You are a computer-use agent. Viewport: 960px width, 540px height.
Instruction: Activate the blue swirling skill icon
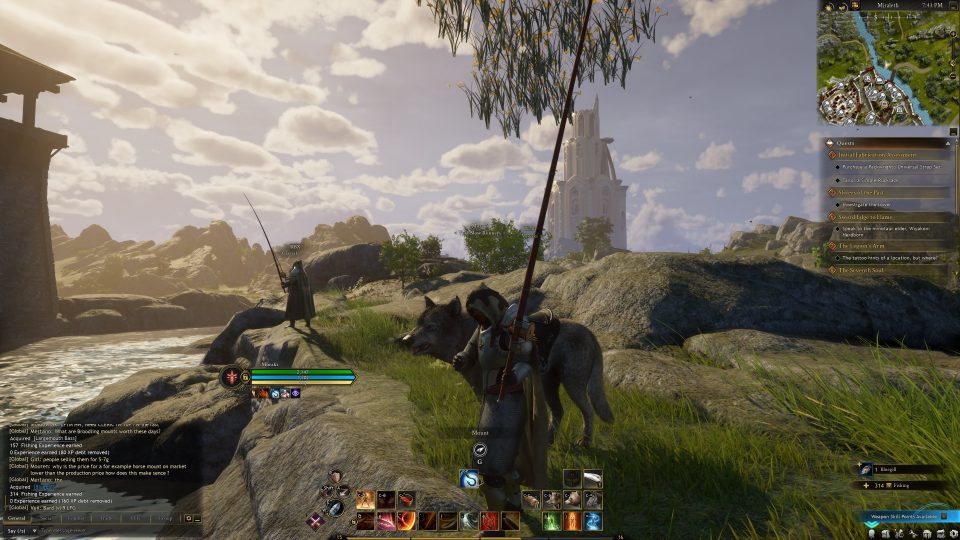[x=592, y=521]
